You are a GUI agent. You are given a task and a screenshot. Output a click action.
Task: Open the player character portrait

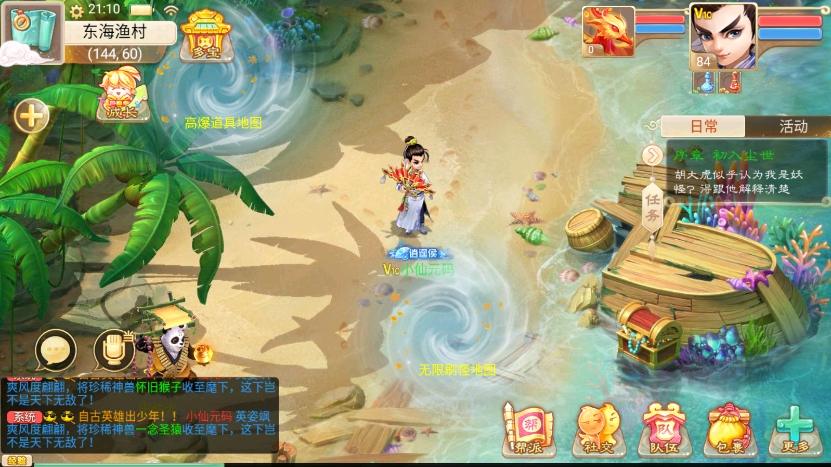[722, 34]
